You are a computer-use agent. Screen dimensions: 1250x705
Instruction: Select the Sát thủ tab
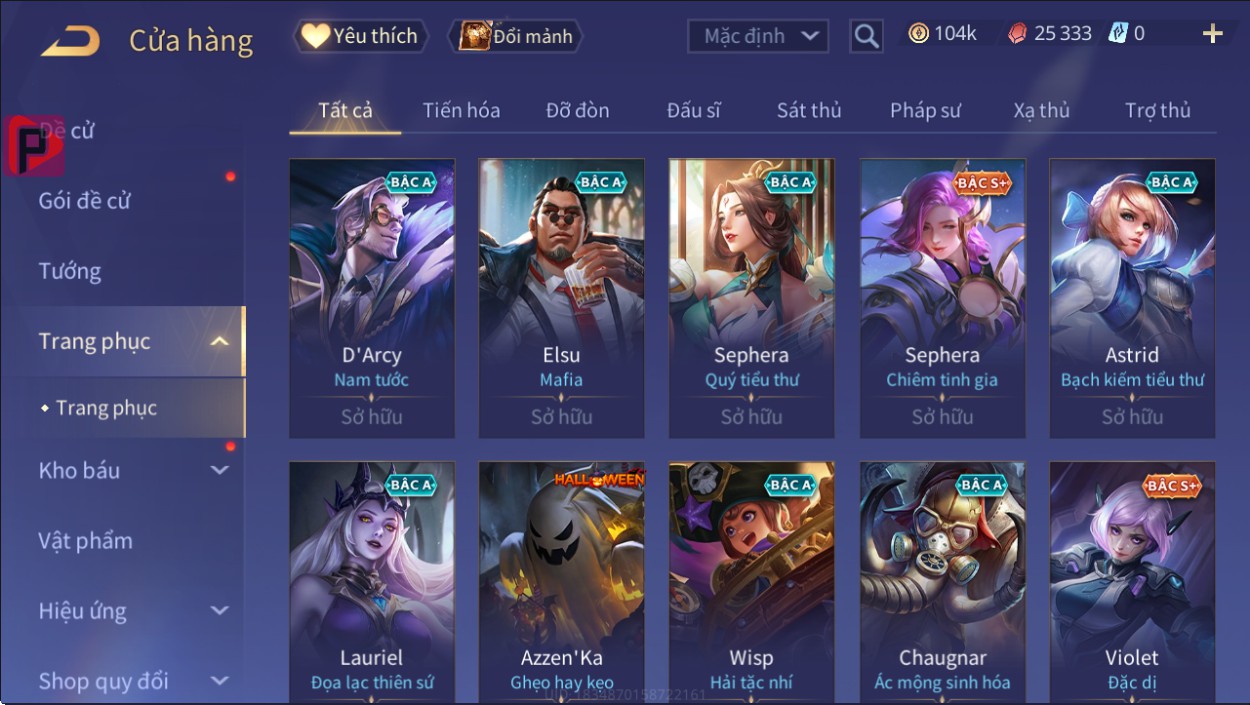tap(809, 111)
